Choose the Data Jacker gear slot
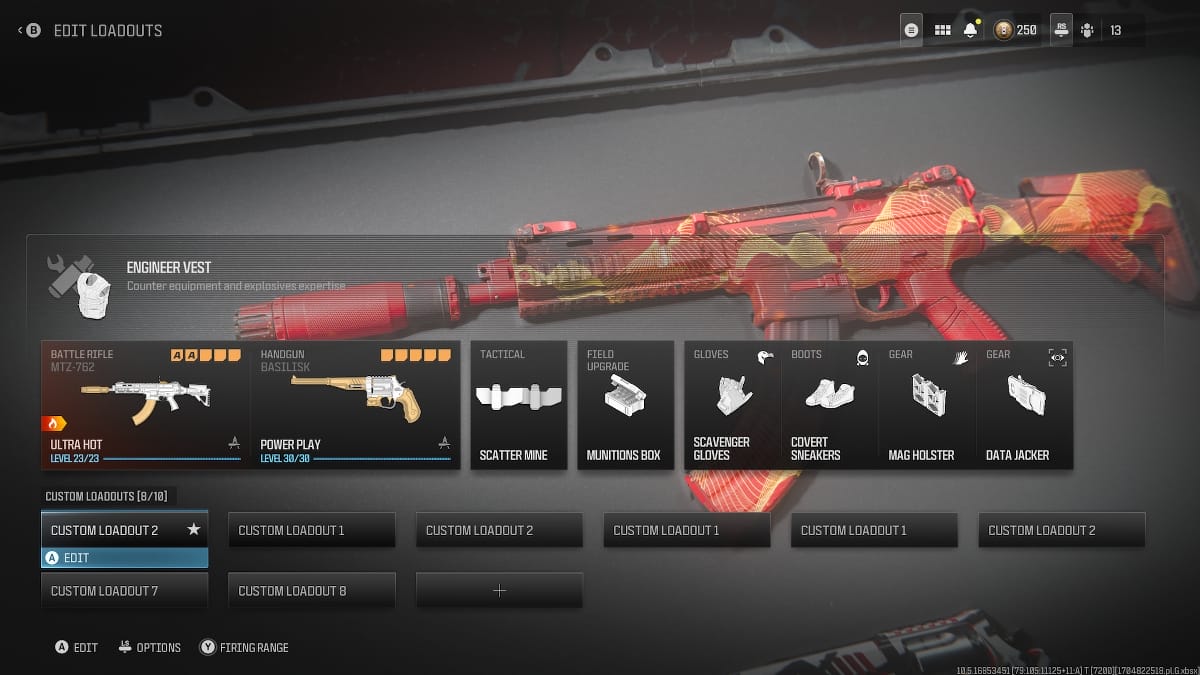This screenshot has height=675, width=1200. (x=1023, y=405)
